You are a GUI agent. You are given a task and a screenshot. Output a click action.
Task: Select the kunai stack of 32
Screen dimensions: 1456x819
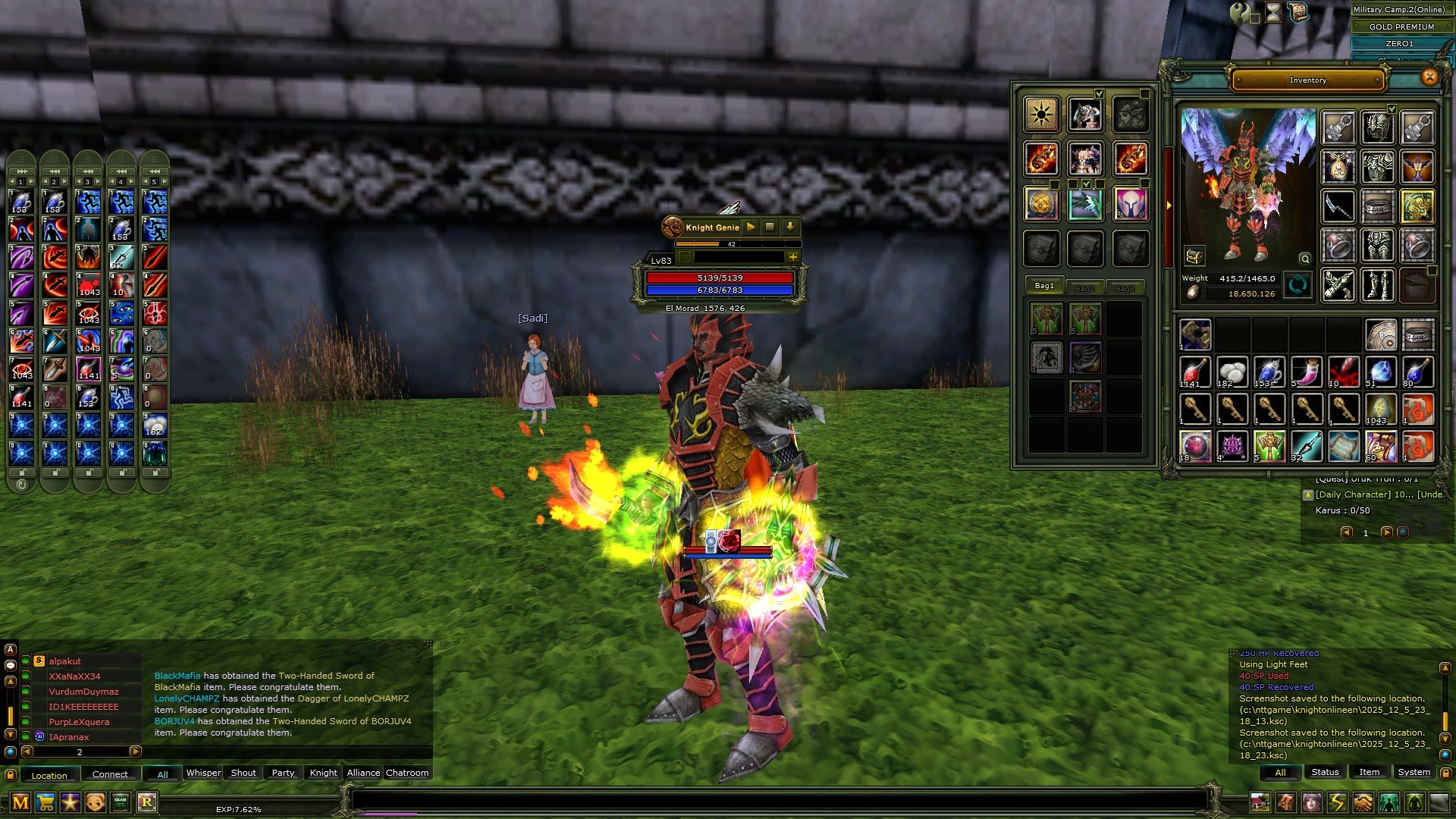(1306, 446)
